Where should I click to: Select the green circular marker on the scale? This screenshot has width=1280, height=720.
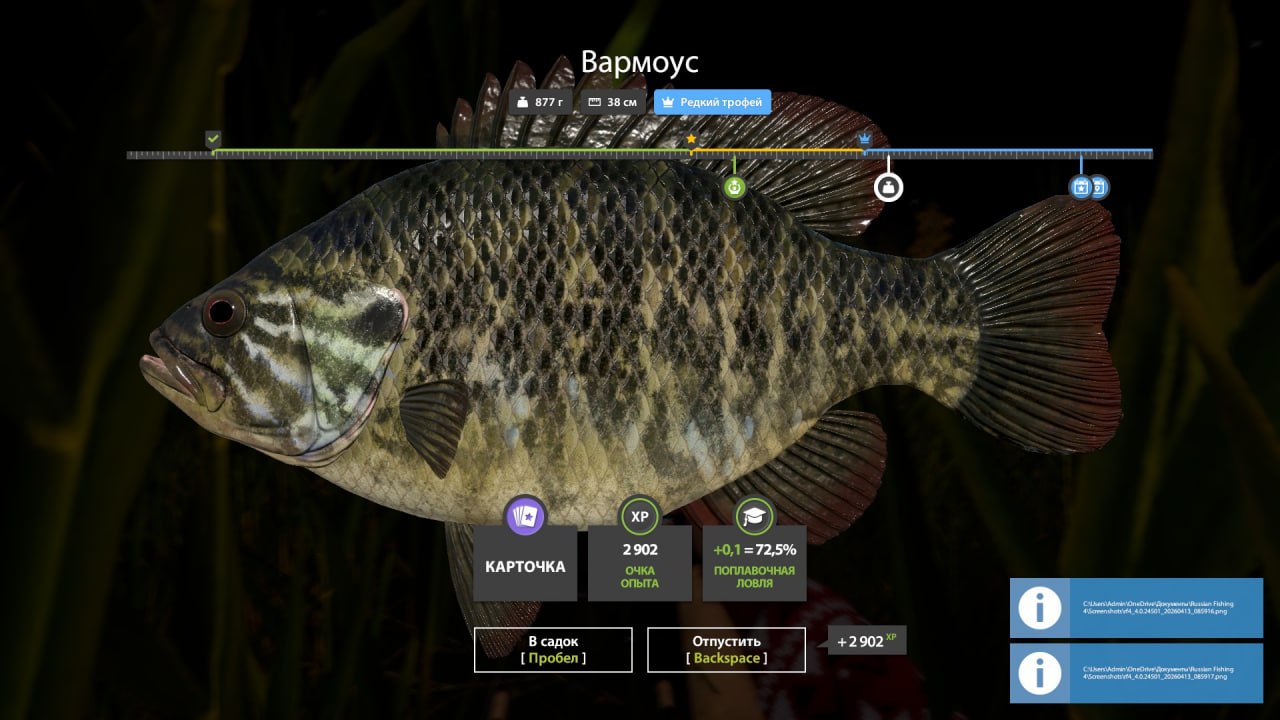735,187
